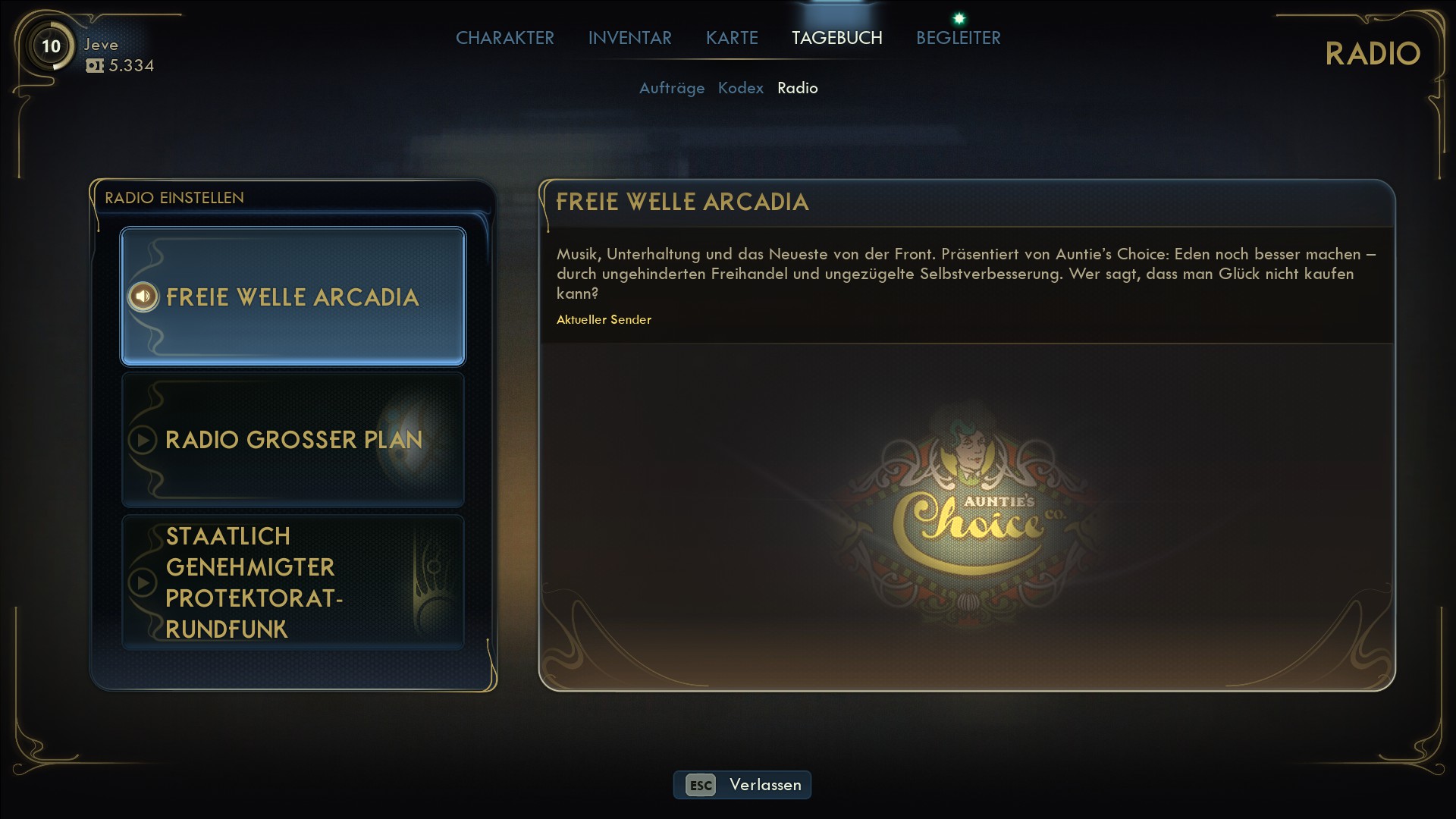Choose the Freie Welle Arcadia station

[293, 297]
